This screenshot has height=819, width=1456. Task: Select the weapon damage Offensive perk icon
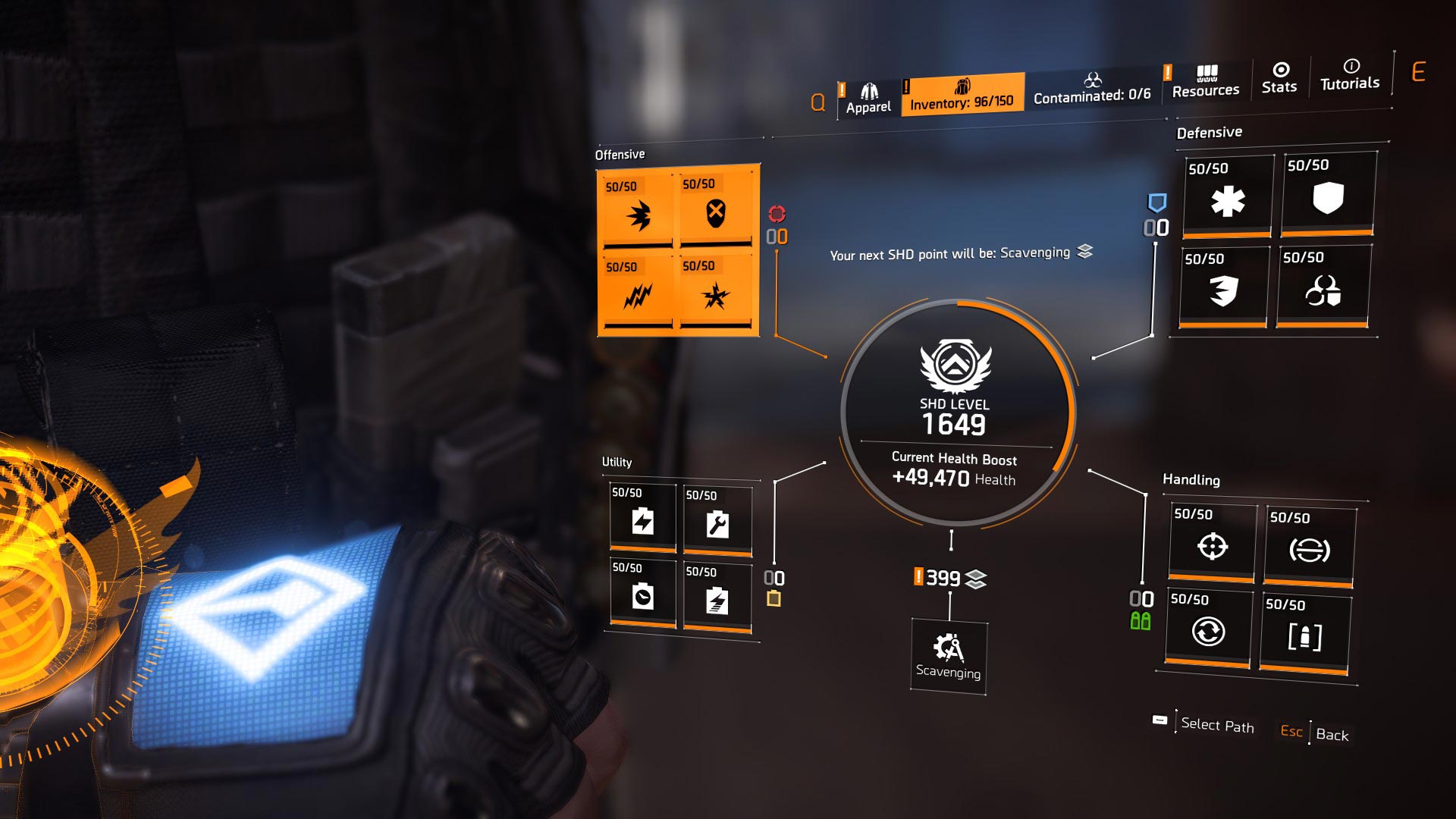click(639, 216)
